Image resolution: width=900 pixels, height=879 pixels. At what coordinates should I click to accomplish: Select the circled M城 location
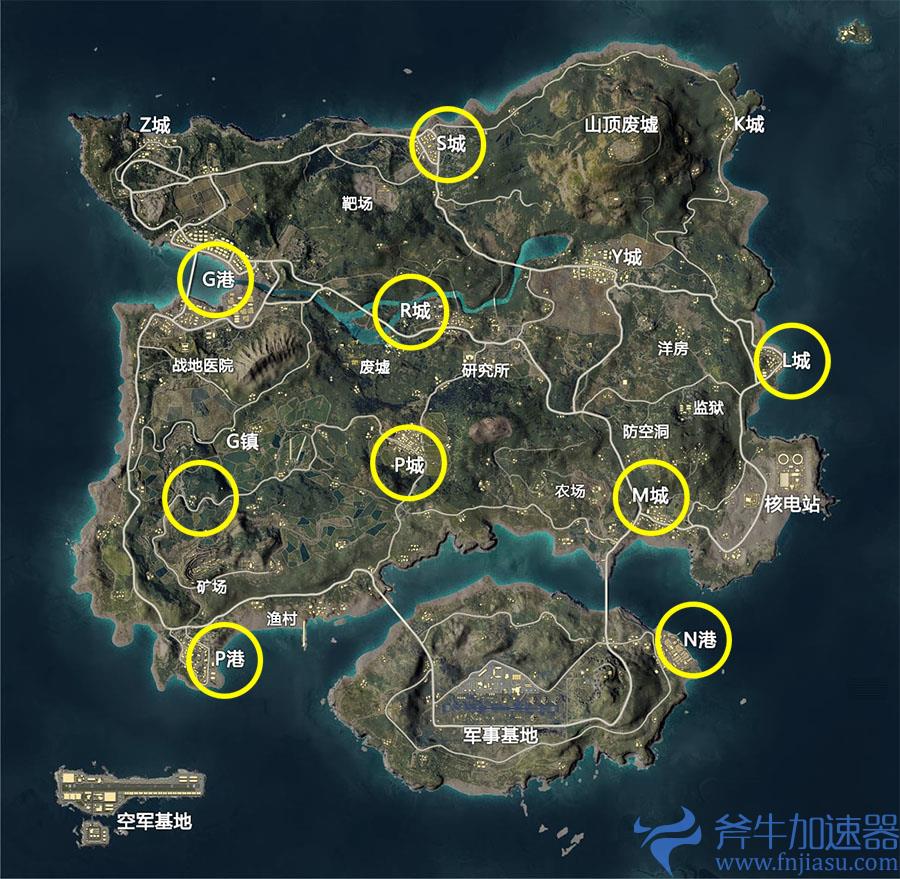[651, 496]
